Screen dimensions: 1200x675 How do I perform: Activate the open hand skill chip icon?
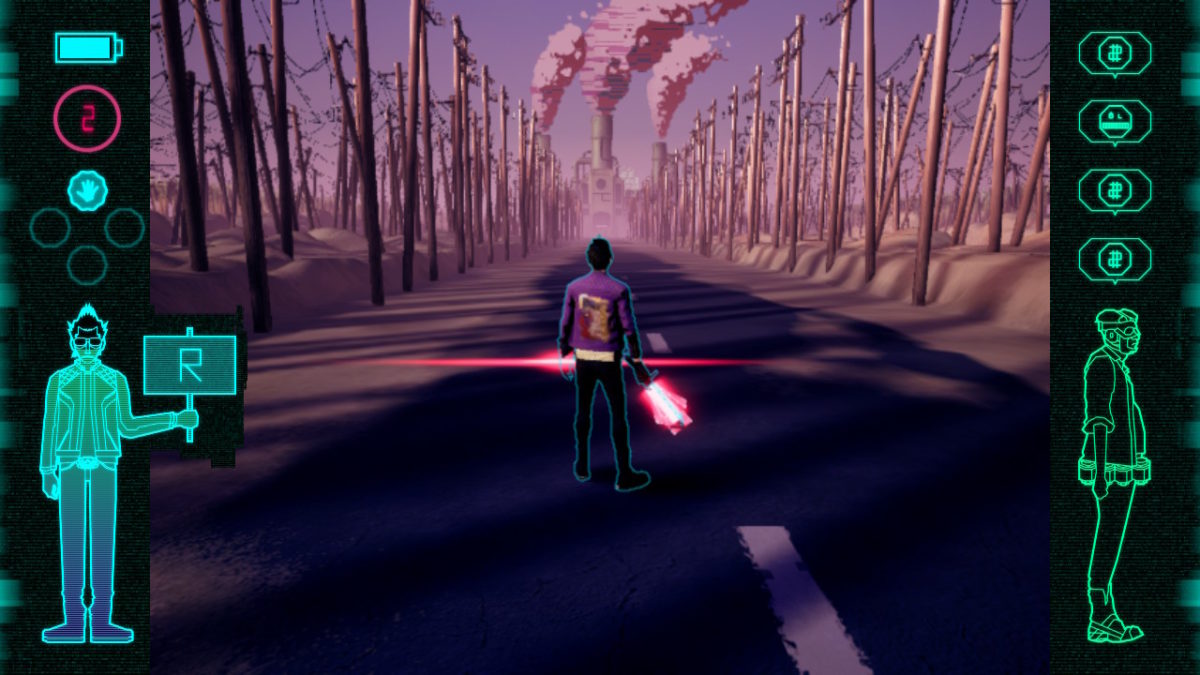coord(87,190)
